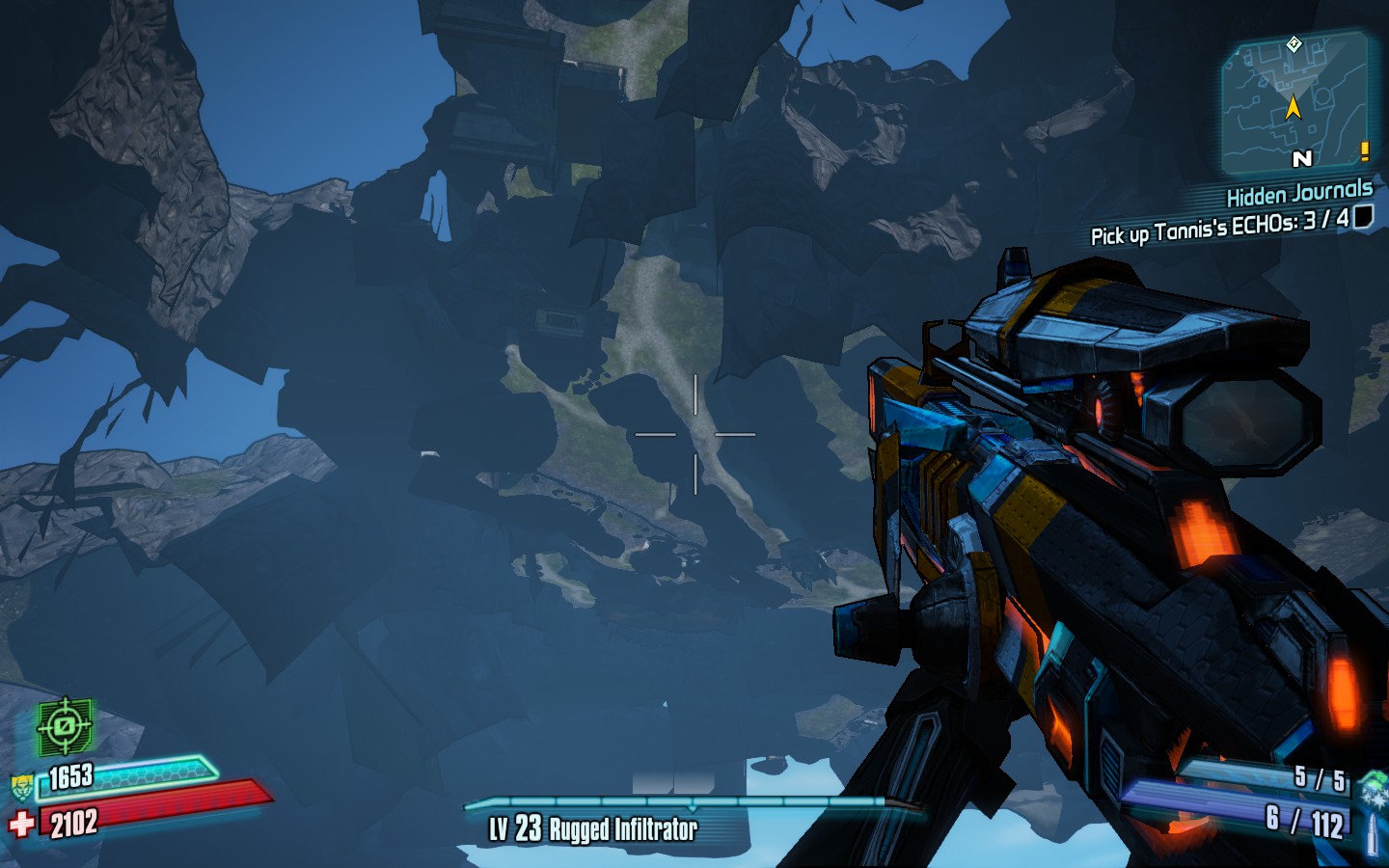Click the yellow exclamation quest marker

(1364, 151)
